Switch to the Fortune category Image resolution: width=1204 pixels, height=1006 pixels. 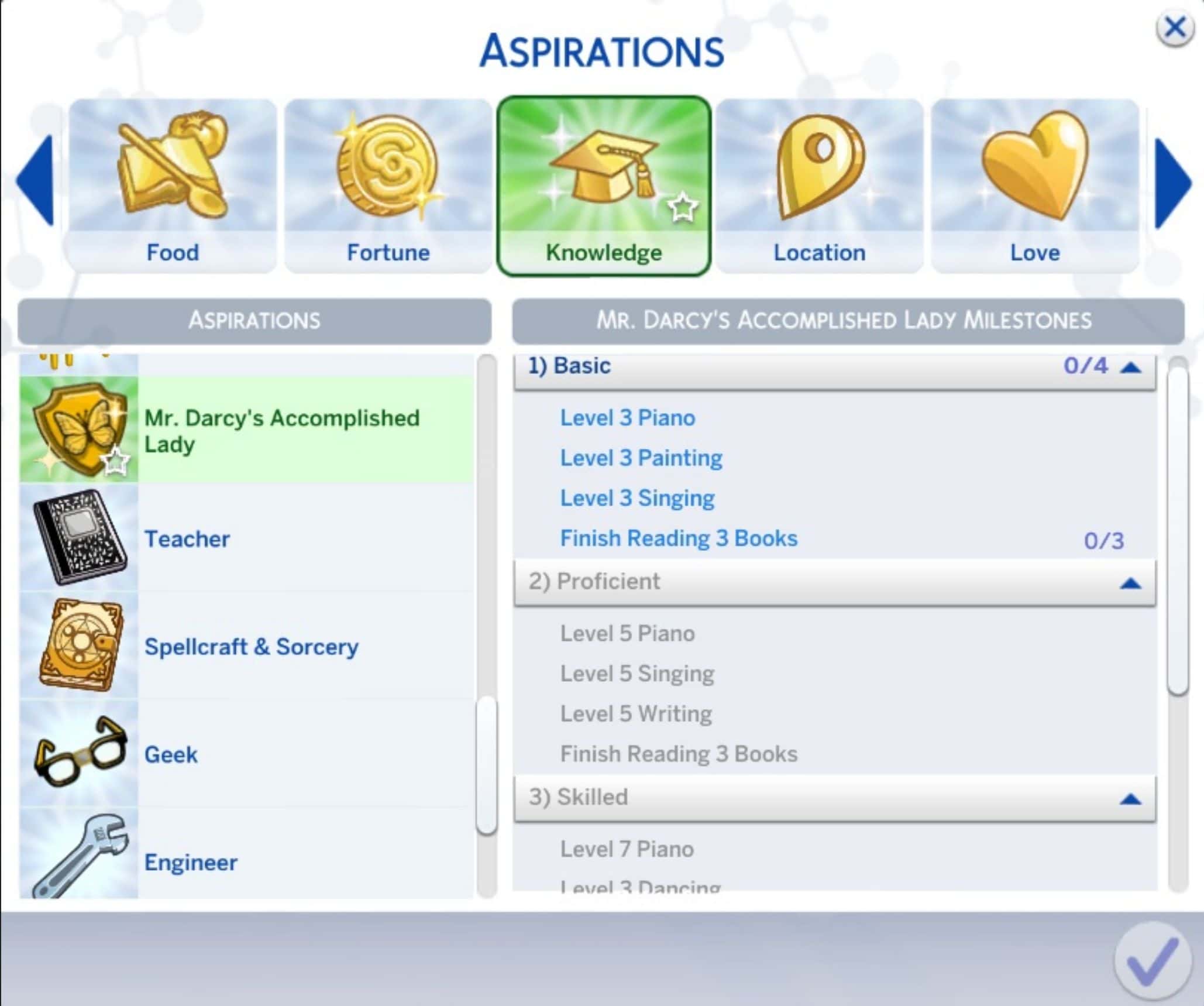[x=388, y=184]
